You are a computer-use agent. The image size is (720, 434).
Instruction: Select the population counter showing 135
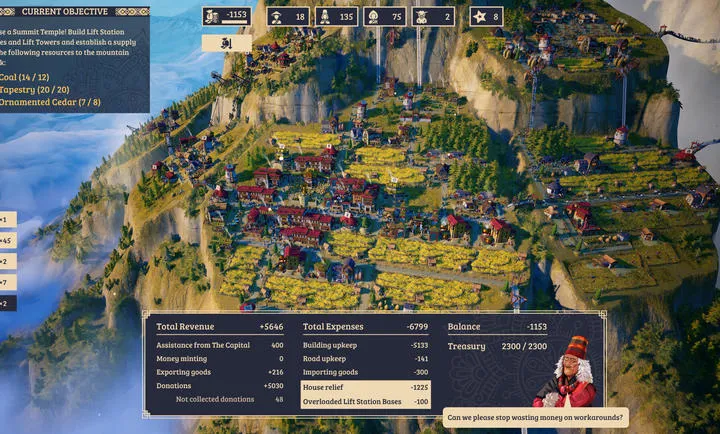(x=337, y=16)
